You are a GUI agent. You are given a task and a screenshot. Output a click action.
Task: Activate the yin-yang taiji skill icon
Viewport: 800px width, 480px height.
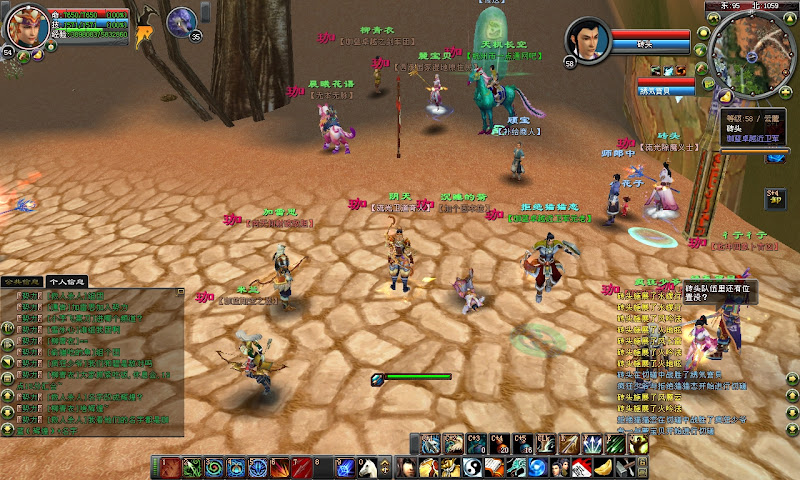(x=469, y=468)
